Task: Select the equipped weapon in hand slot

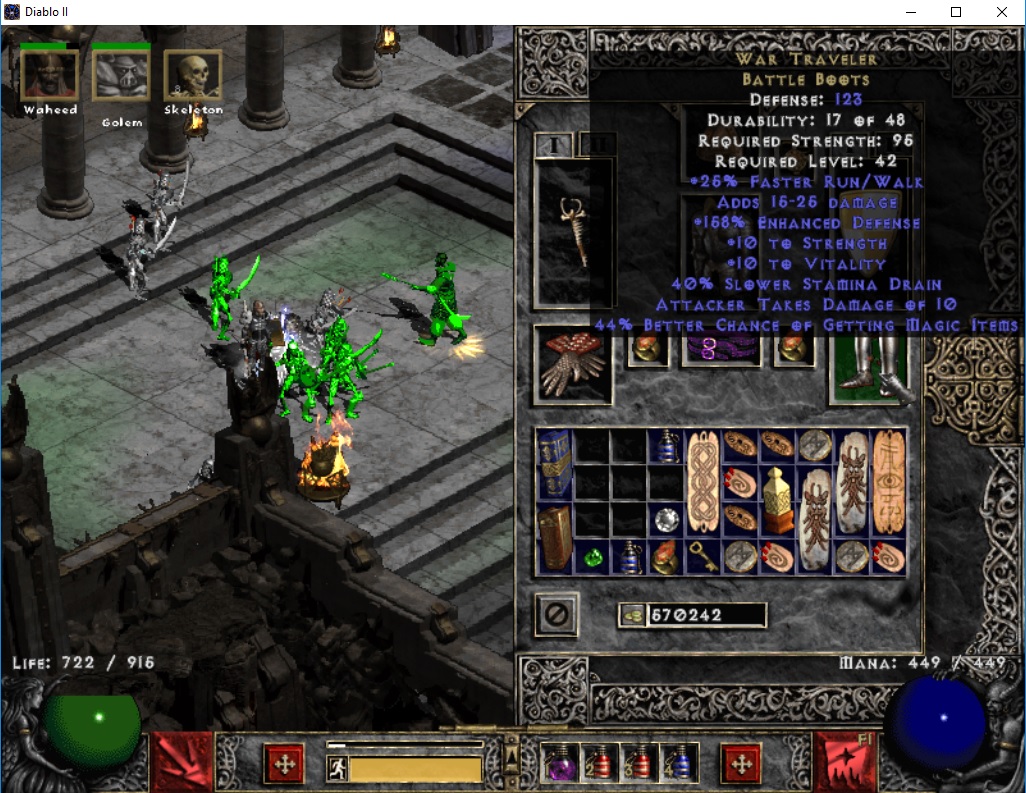Action: [573, 232]
